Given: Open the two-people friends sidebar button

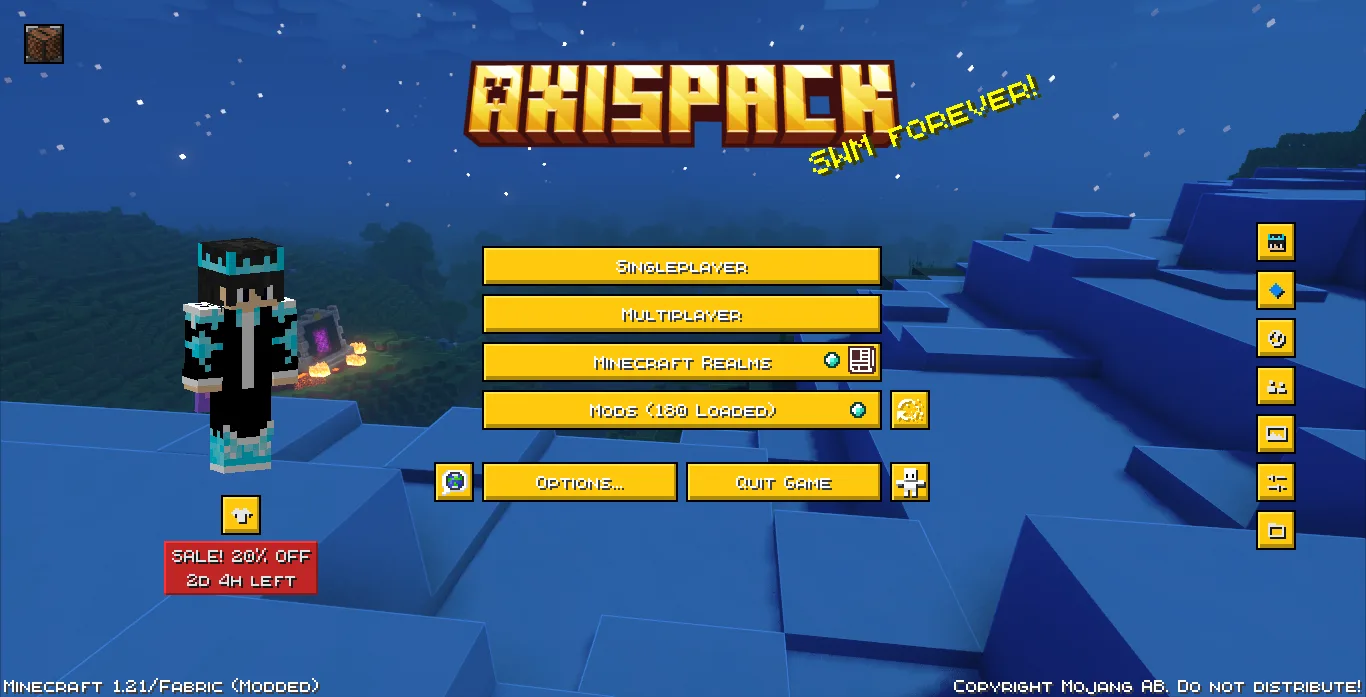Looking at the screenshot, I should coord(1276,386).
